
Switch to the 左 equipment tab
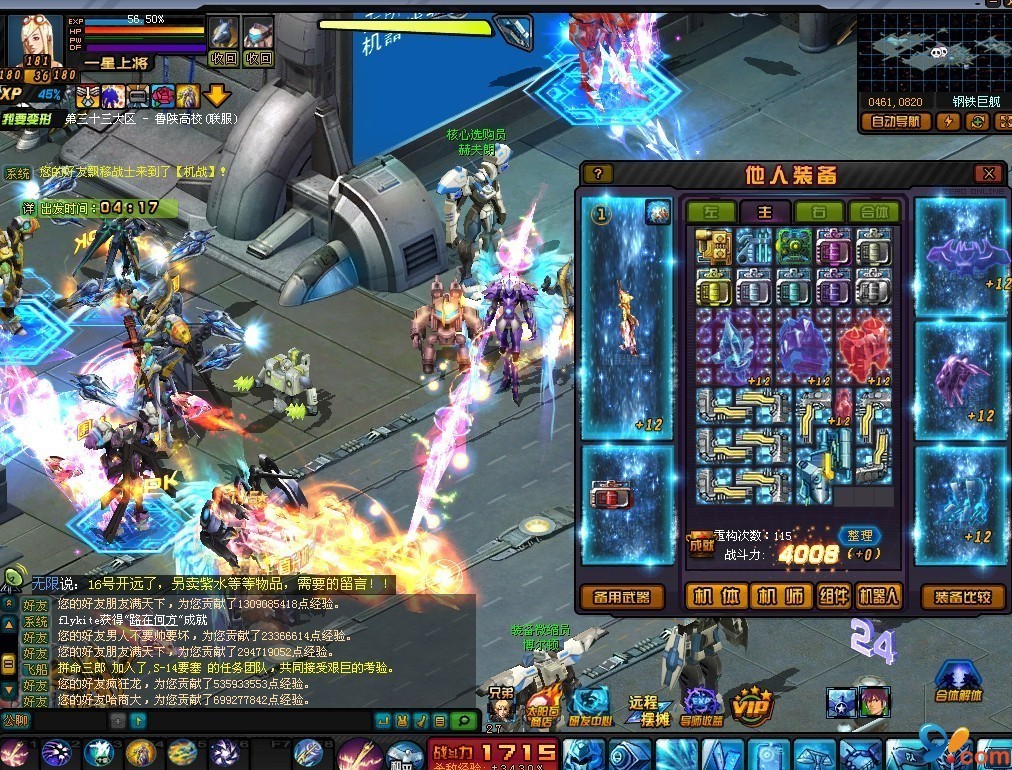coord(710,212)
